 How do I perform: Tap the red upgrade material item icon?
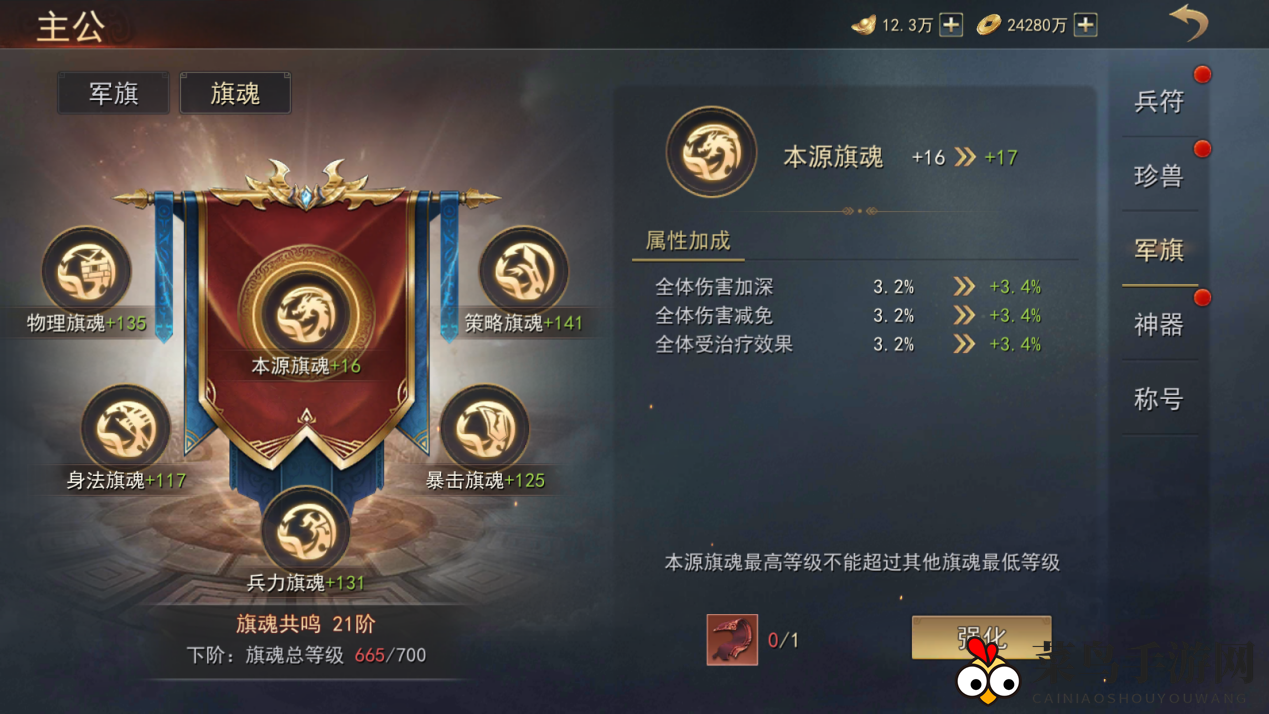732,639
